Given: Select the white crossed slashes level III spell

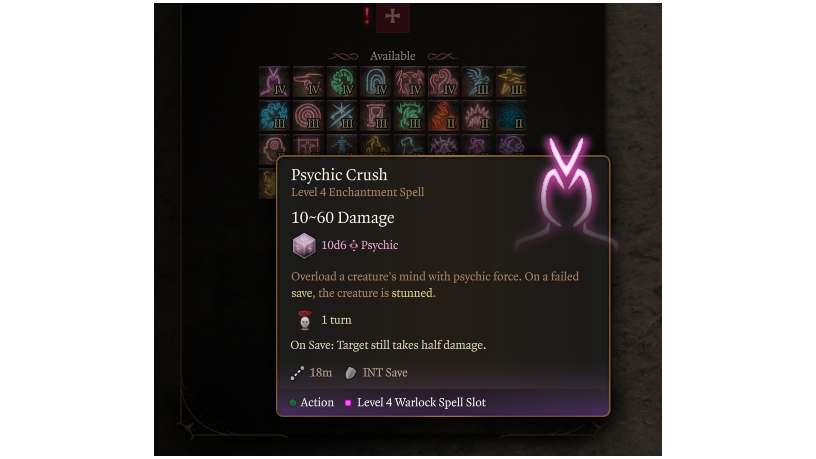Looking at the screenshot, I should tap(342, 116).
